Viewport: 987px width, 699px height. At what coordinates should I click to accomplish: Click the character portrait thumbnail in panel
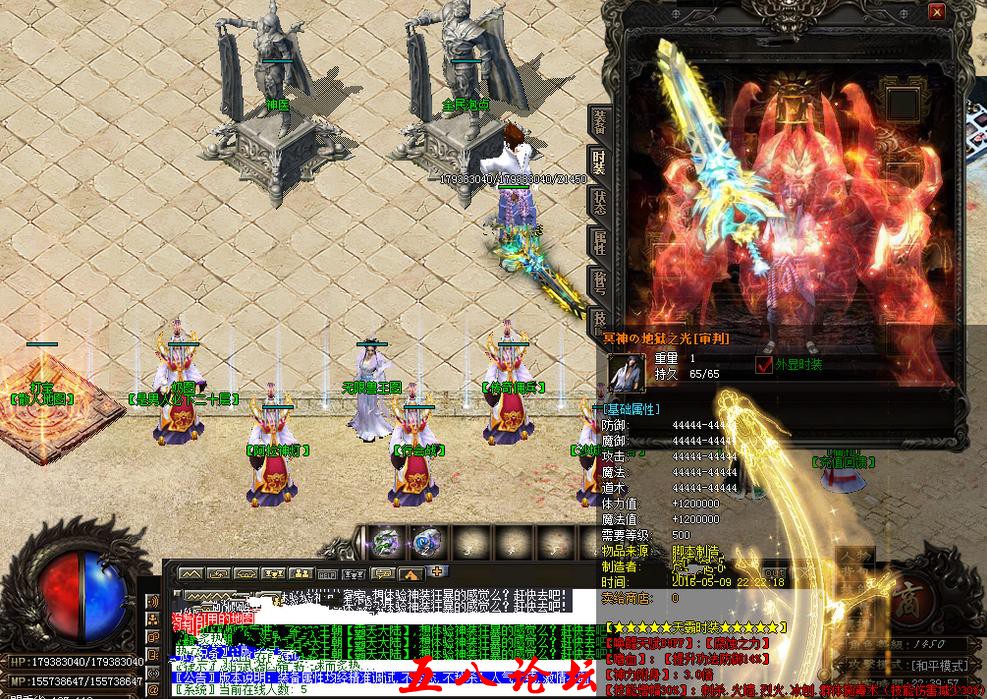[x=626, y=372]
